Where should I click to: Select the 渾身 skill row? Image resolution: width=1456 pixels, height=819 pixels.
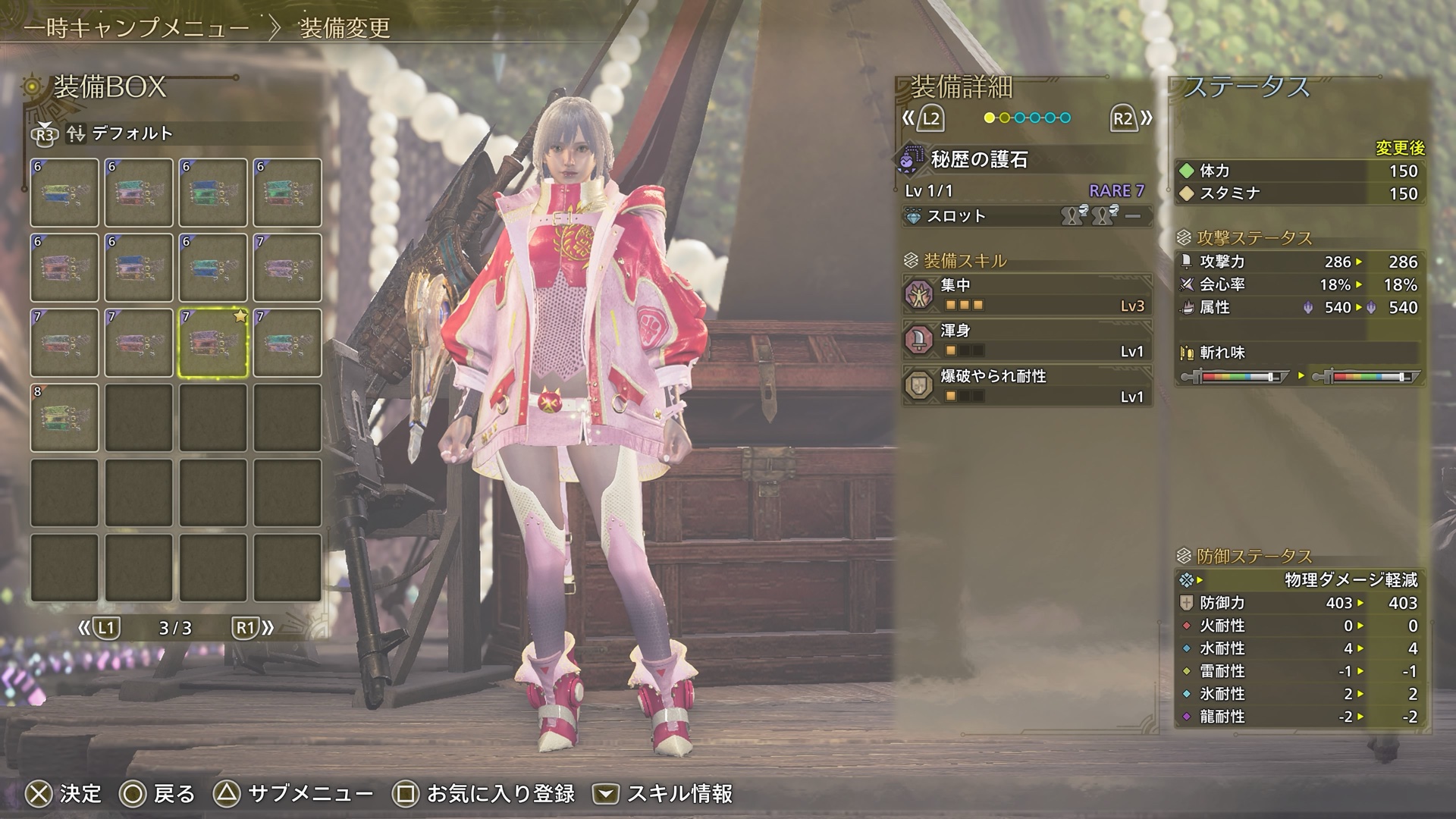1028,340
